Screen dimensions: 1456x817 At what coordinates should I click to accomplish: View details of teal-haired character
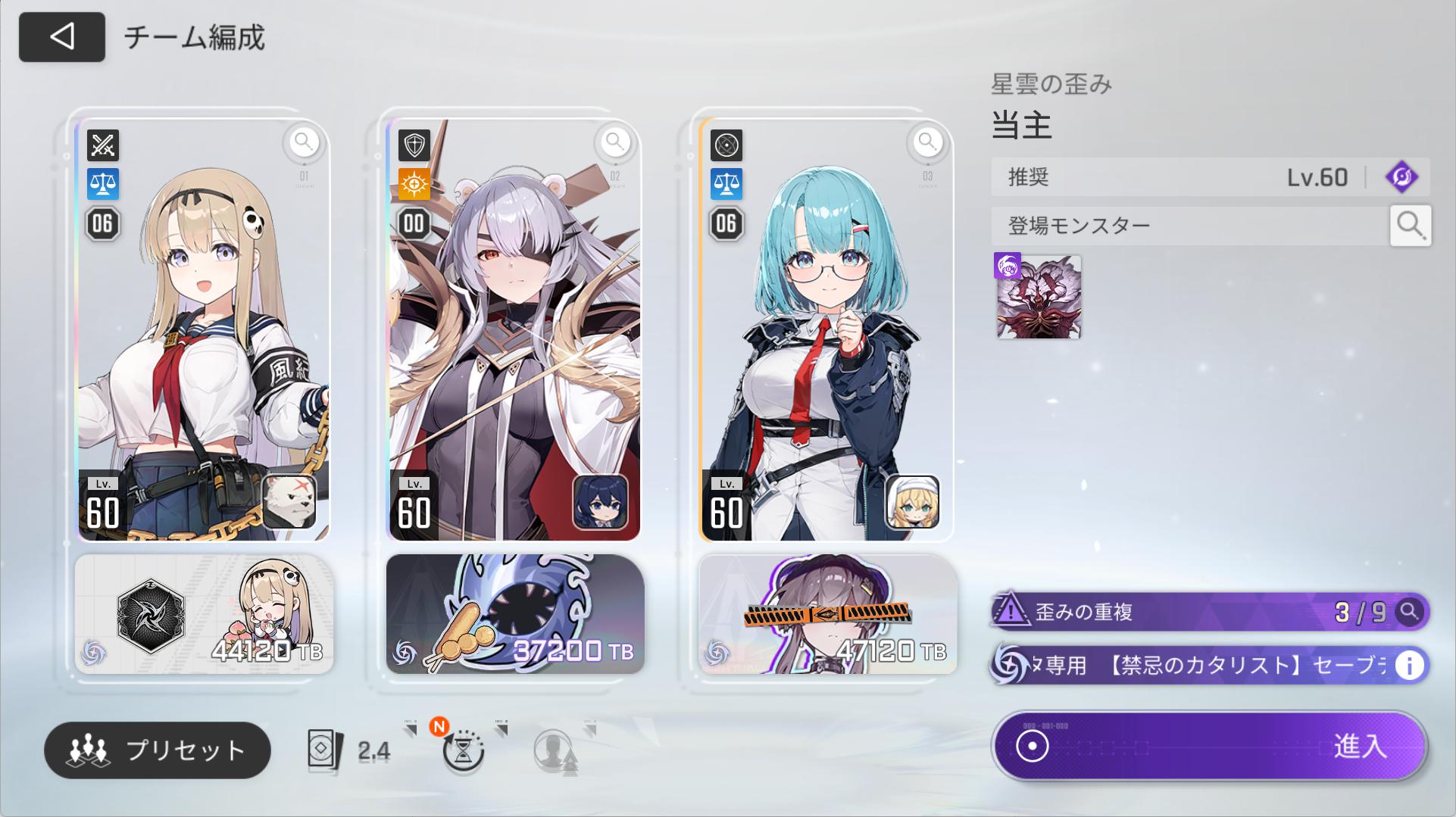[x=927, y=142]
